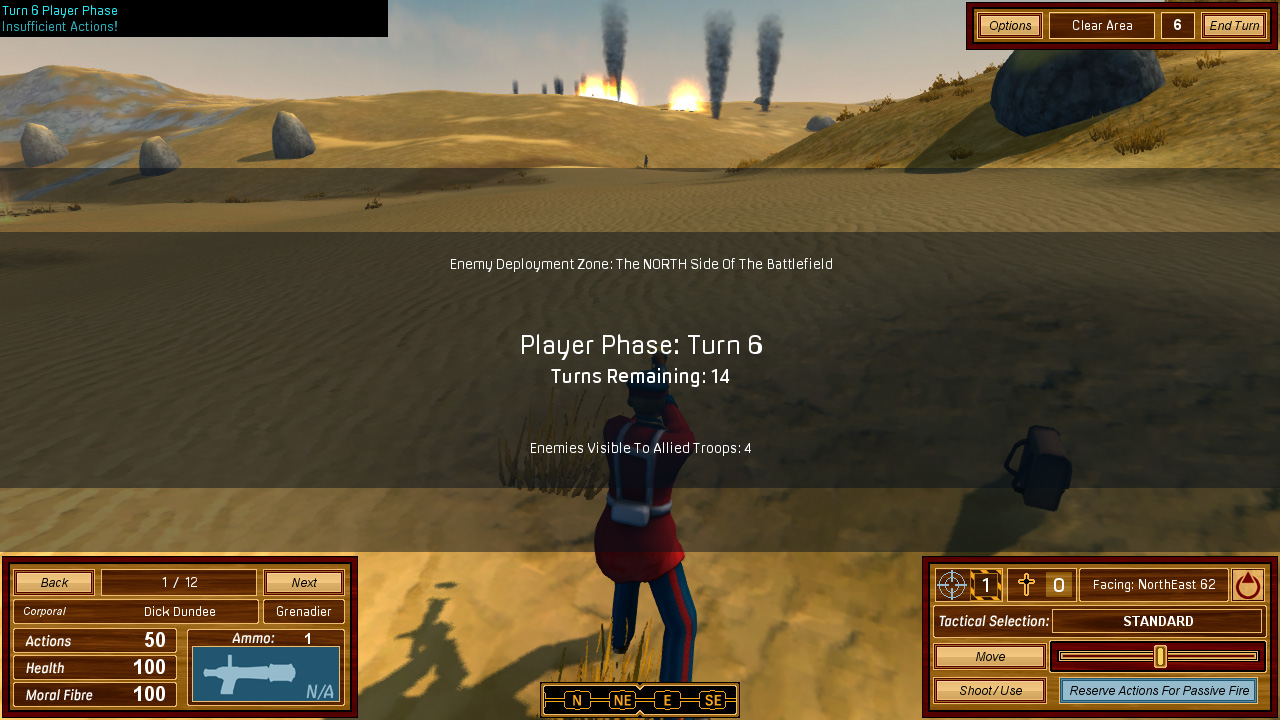Screen dimensions: 1280x720
Task: Click the grenade launcher weapon slot
Action: 266,674
